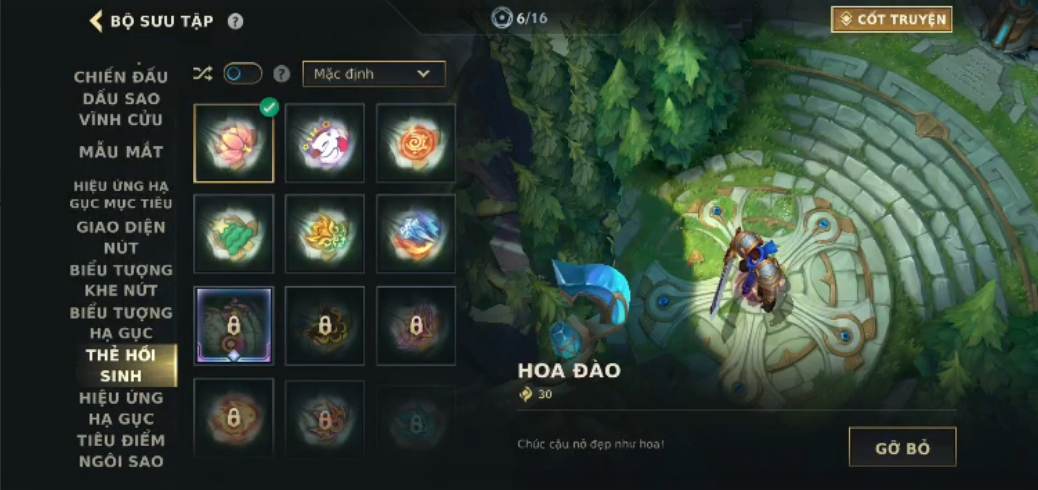Screen dimensions: 1038x490
Task: Click the Gỡ Bỏ button
Action: 902,447
